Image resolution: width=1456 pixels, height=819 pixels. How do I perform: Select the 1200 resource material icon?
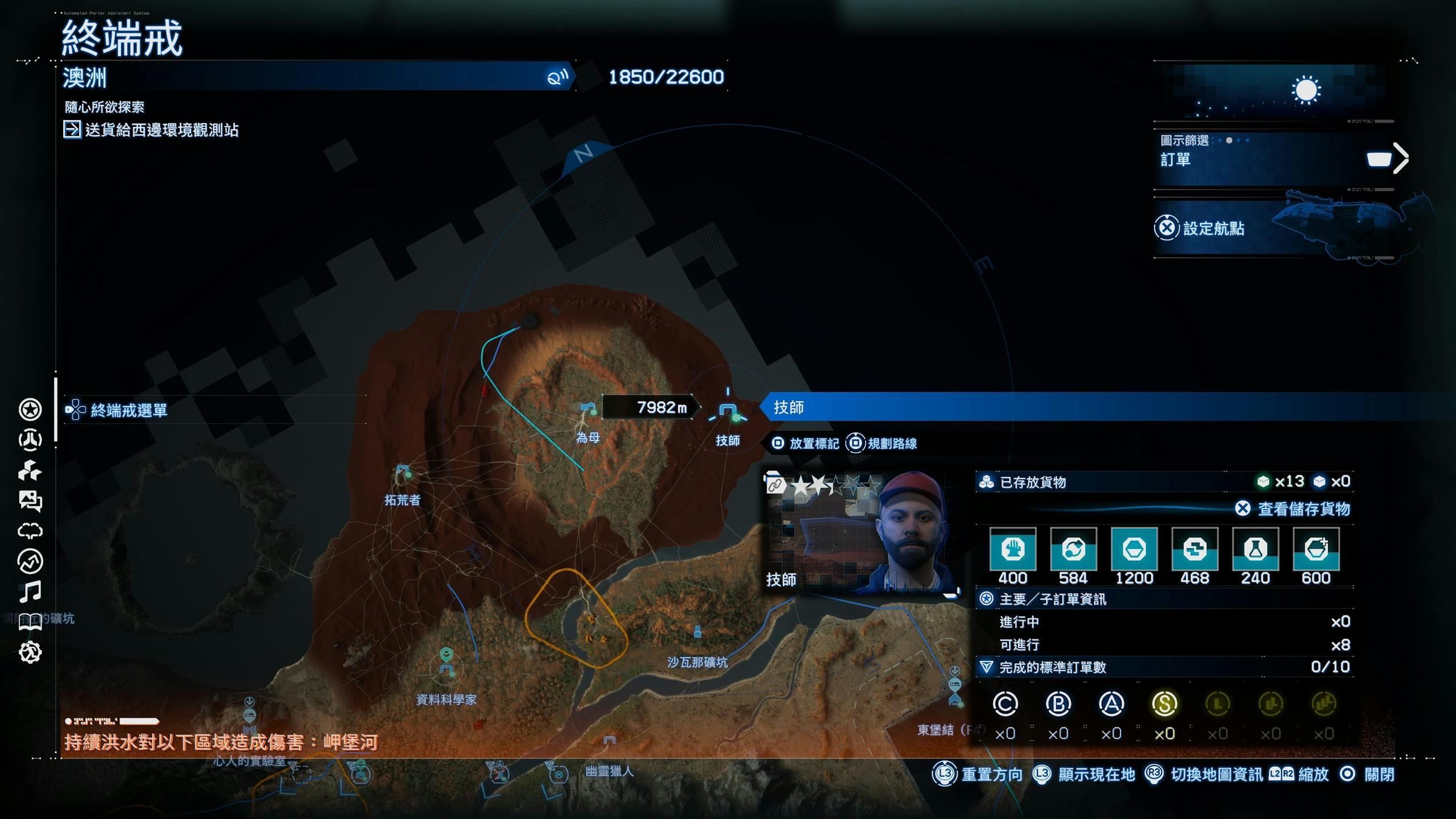1134,549
